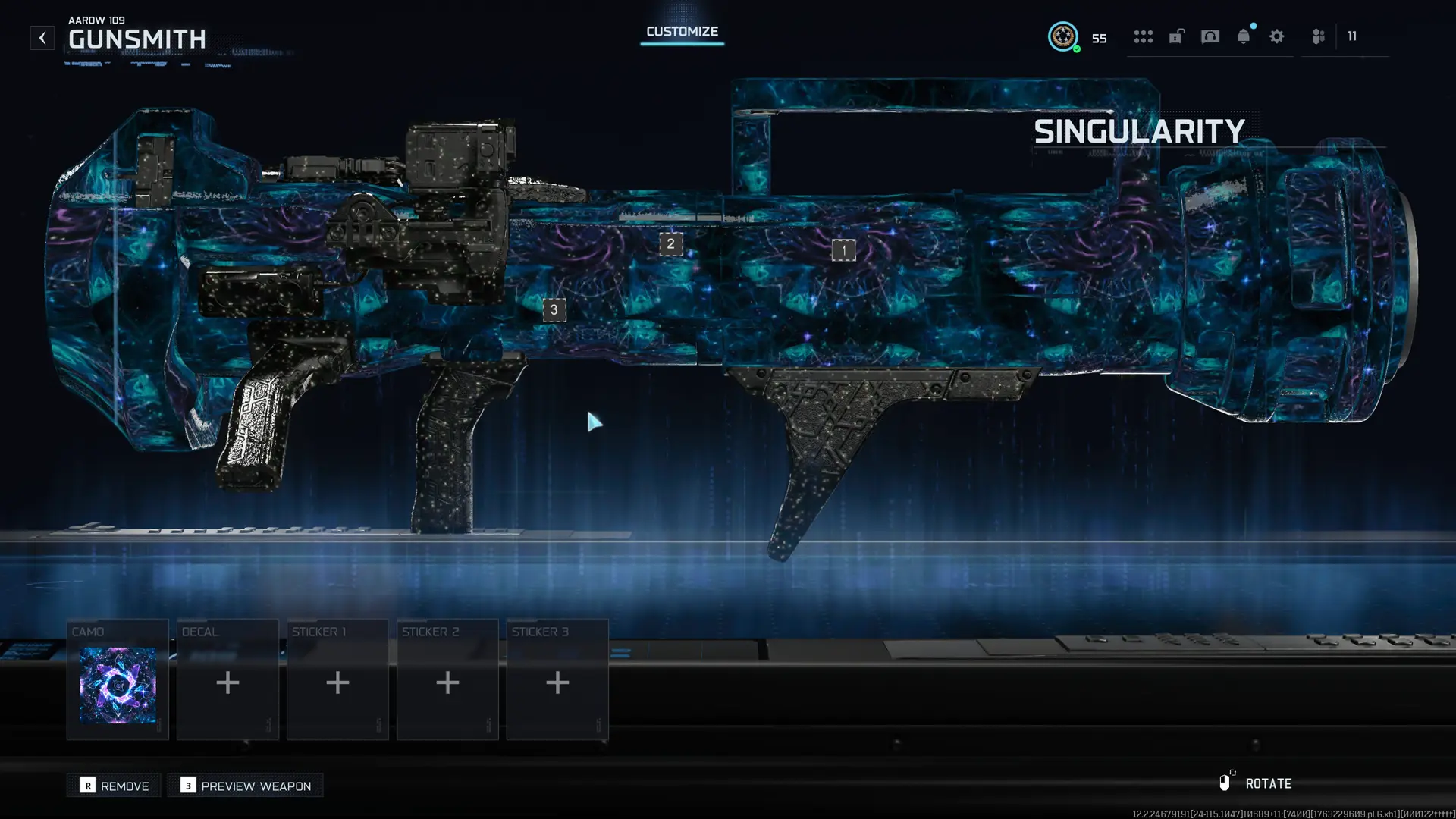Open the support chat headset icon

(1210, 37)
